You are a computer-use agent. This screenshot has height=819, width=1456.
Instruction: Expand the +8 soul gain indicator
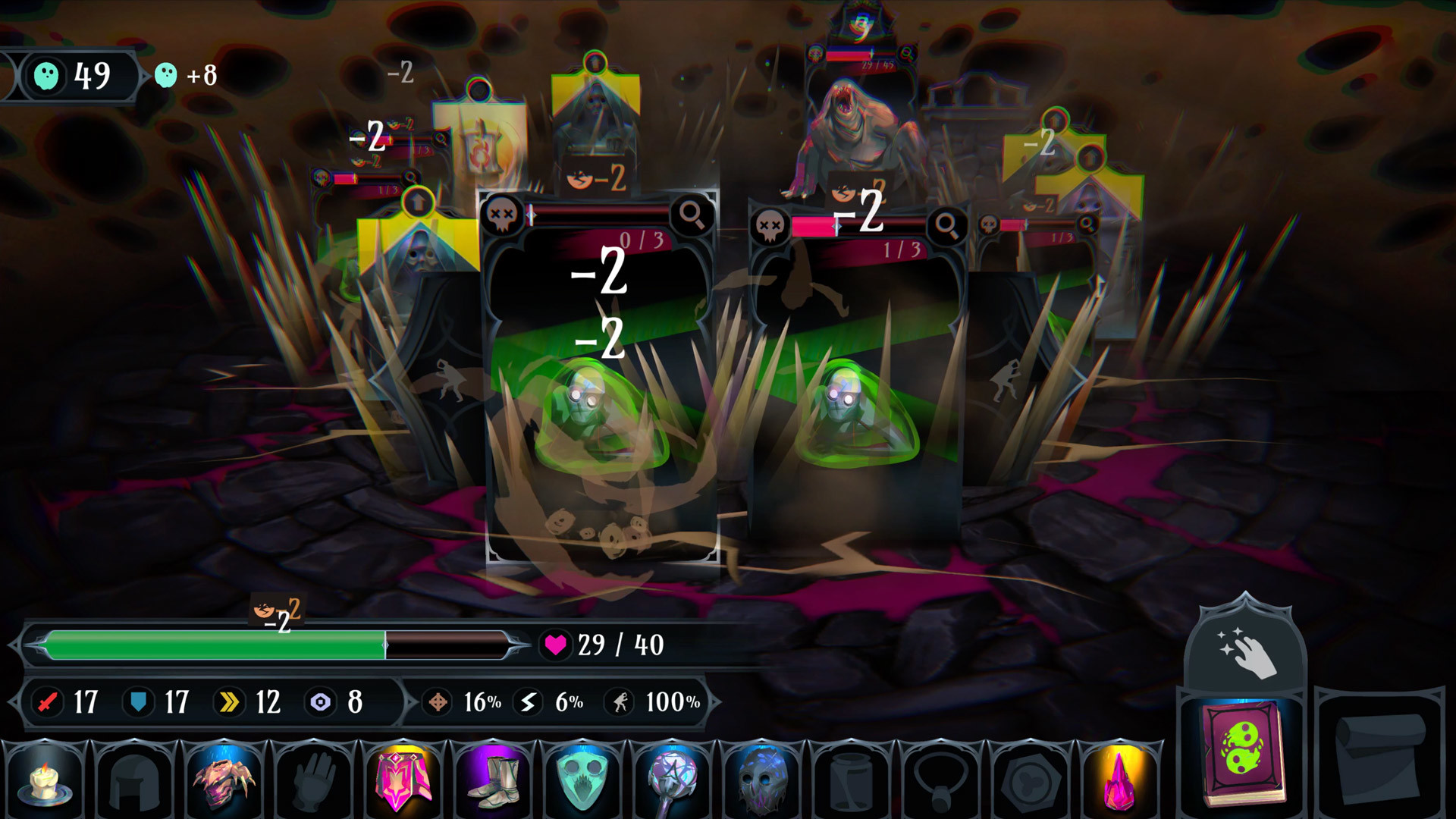click(x=184, y=76)
